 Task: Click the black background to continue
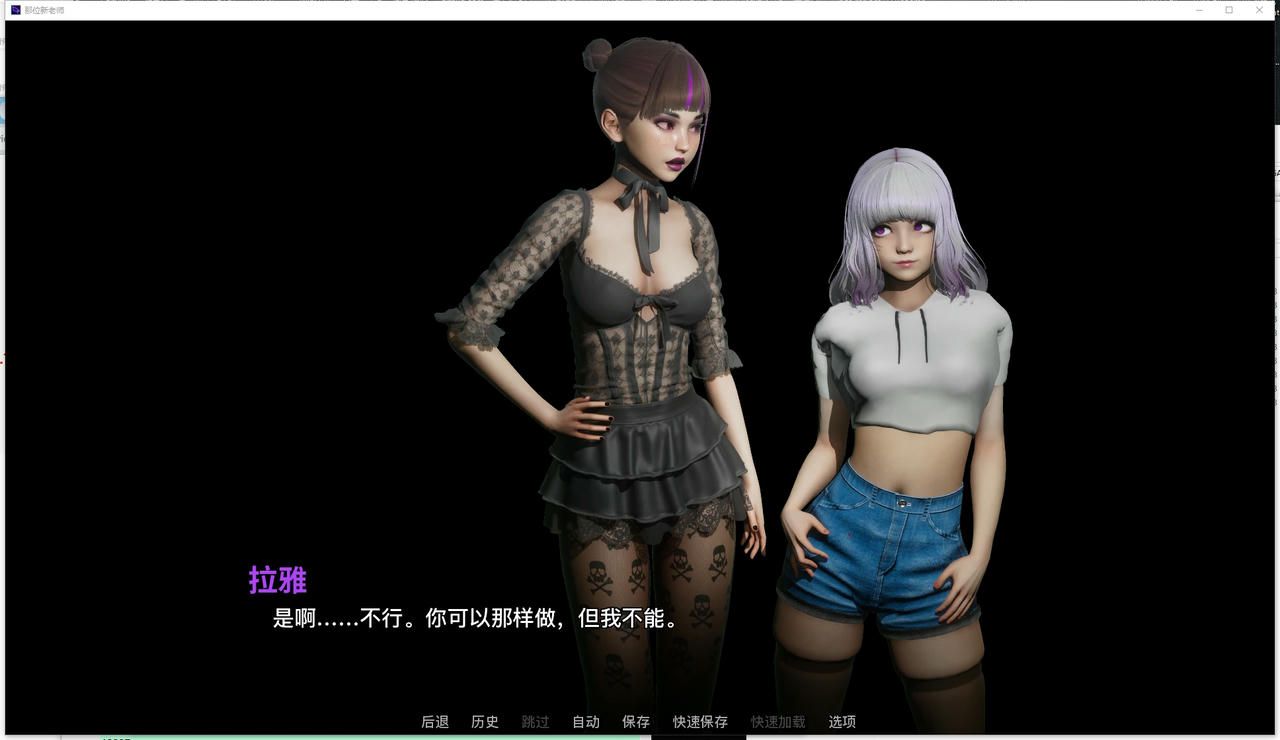click(x=200, y=300)
